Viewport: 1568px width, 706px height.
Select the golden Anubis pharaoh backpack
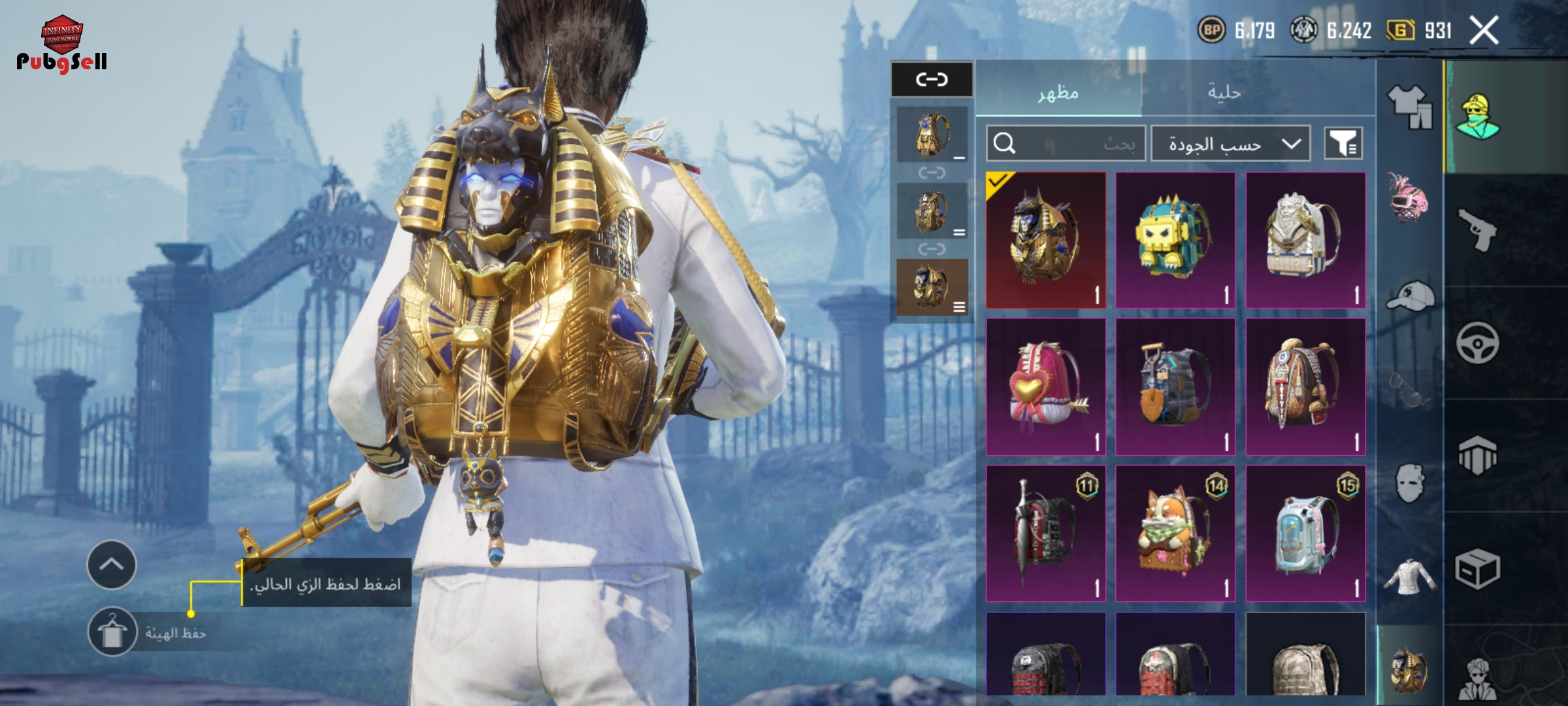(x=1045, y=240)
